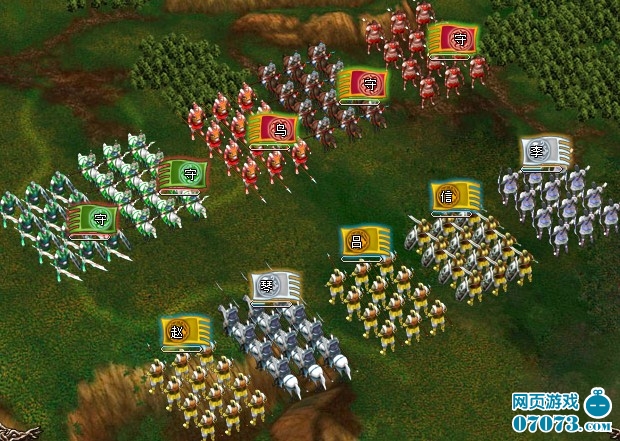Click the yellow 吕 army flag
The image size is (620, 441).
tap(364, 241)
